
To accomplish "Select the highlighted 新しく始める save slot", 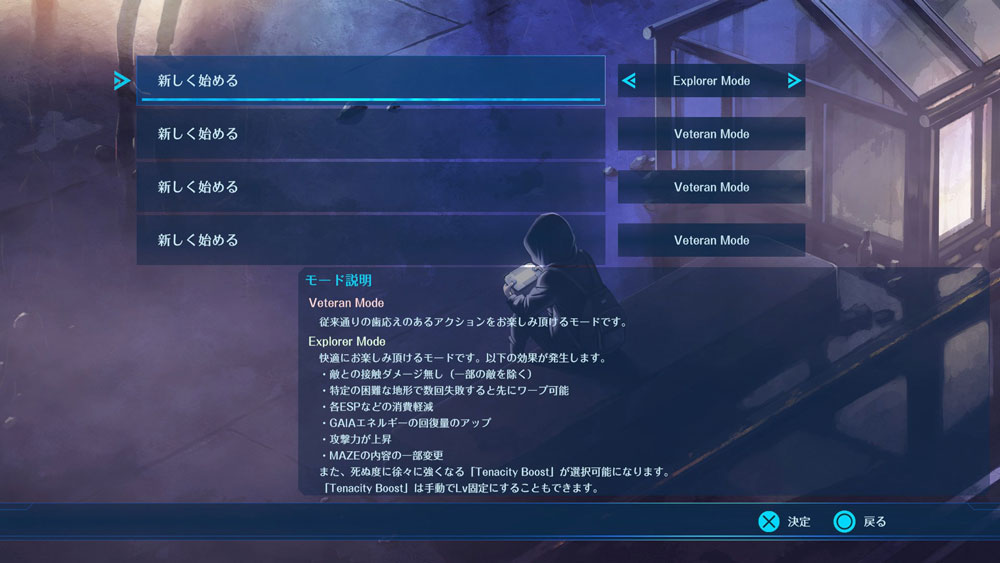I will 370,80.
